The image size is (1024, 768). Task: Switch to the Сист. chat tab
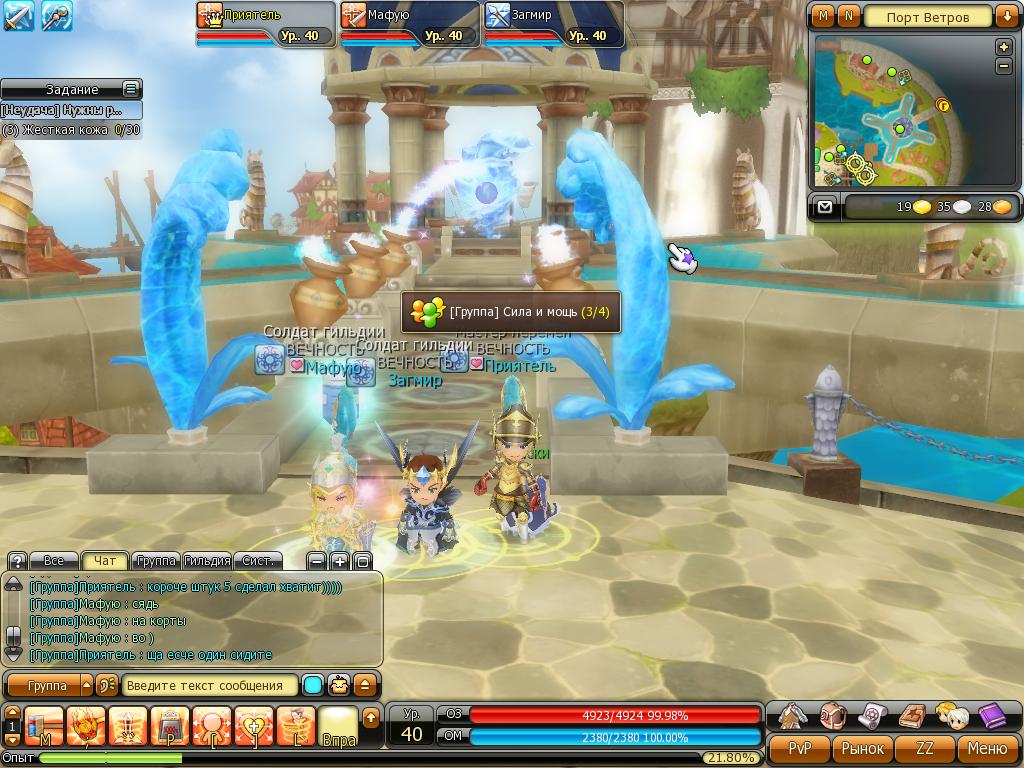point(258,561)
